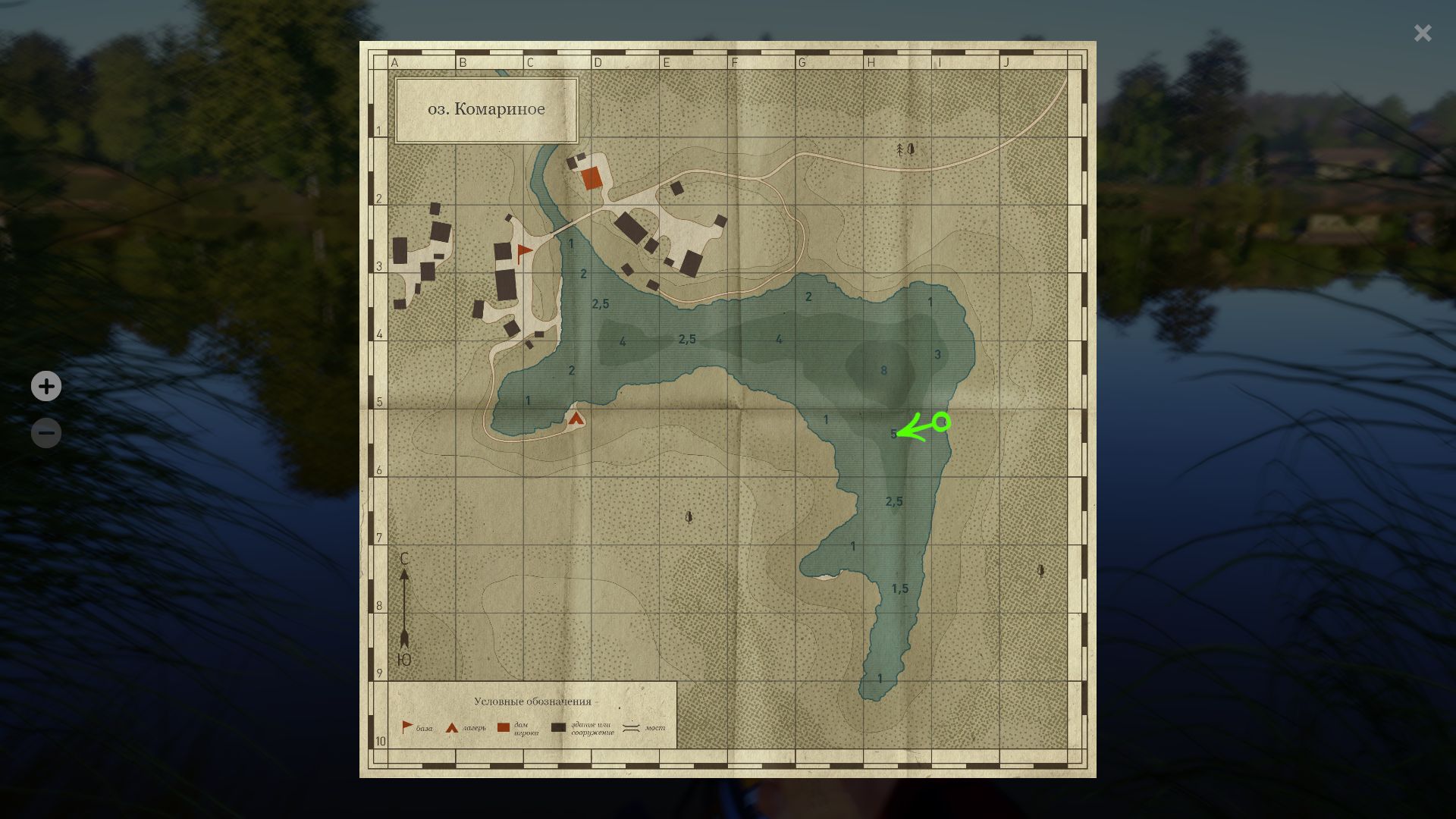The height and width of the screenshot is (819, 1456).
Task: Click the depth number 8 in the deepest area
Action: pos(883,370)
